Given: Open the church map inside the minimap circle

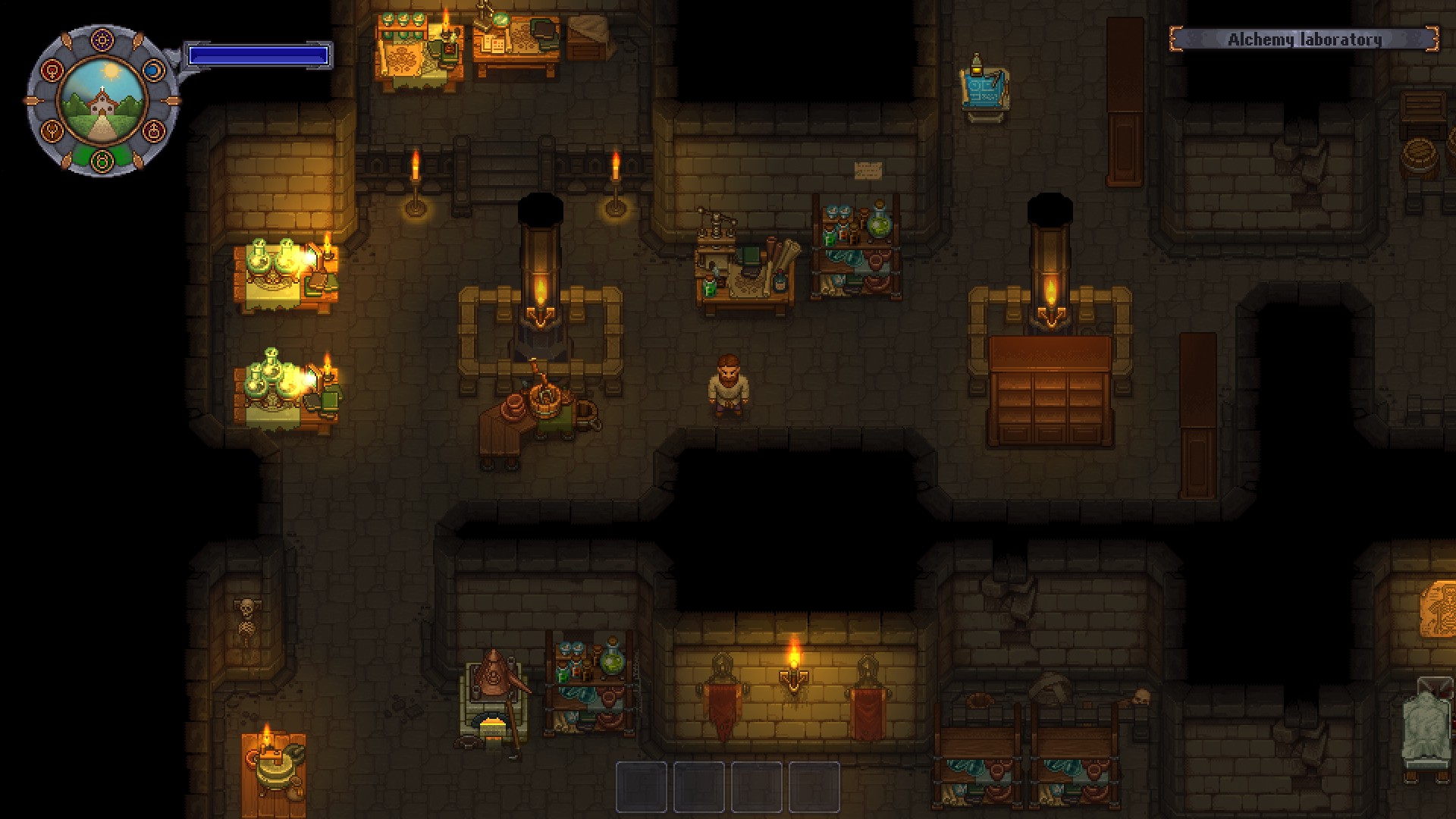Looking at the screenshot, I should 102,102.
